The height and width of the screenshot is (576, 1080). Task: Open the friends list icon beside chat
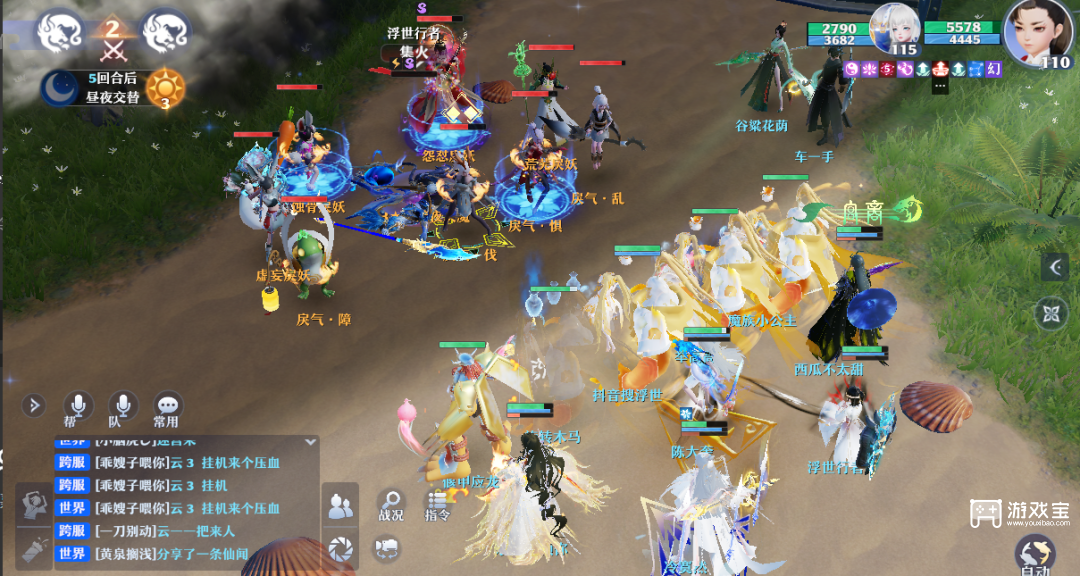(341, 507)
